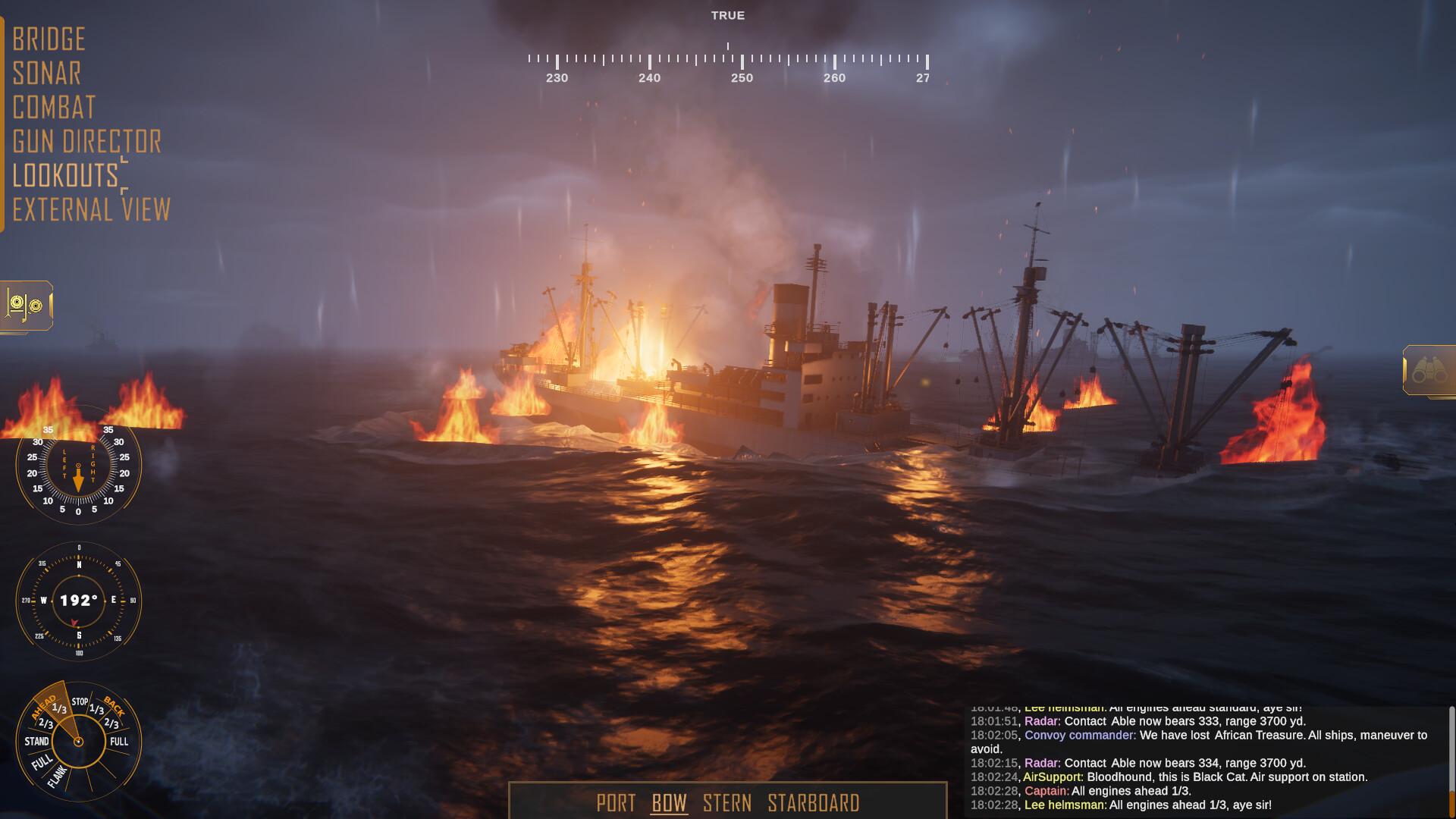Select the PORT lookout tab
Screen dimensions: 1456x819
[x=616, y=803]
